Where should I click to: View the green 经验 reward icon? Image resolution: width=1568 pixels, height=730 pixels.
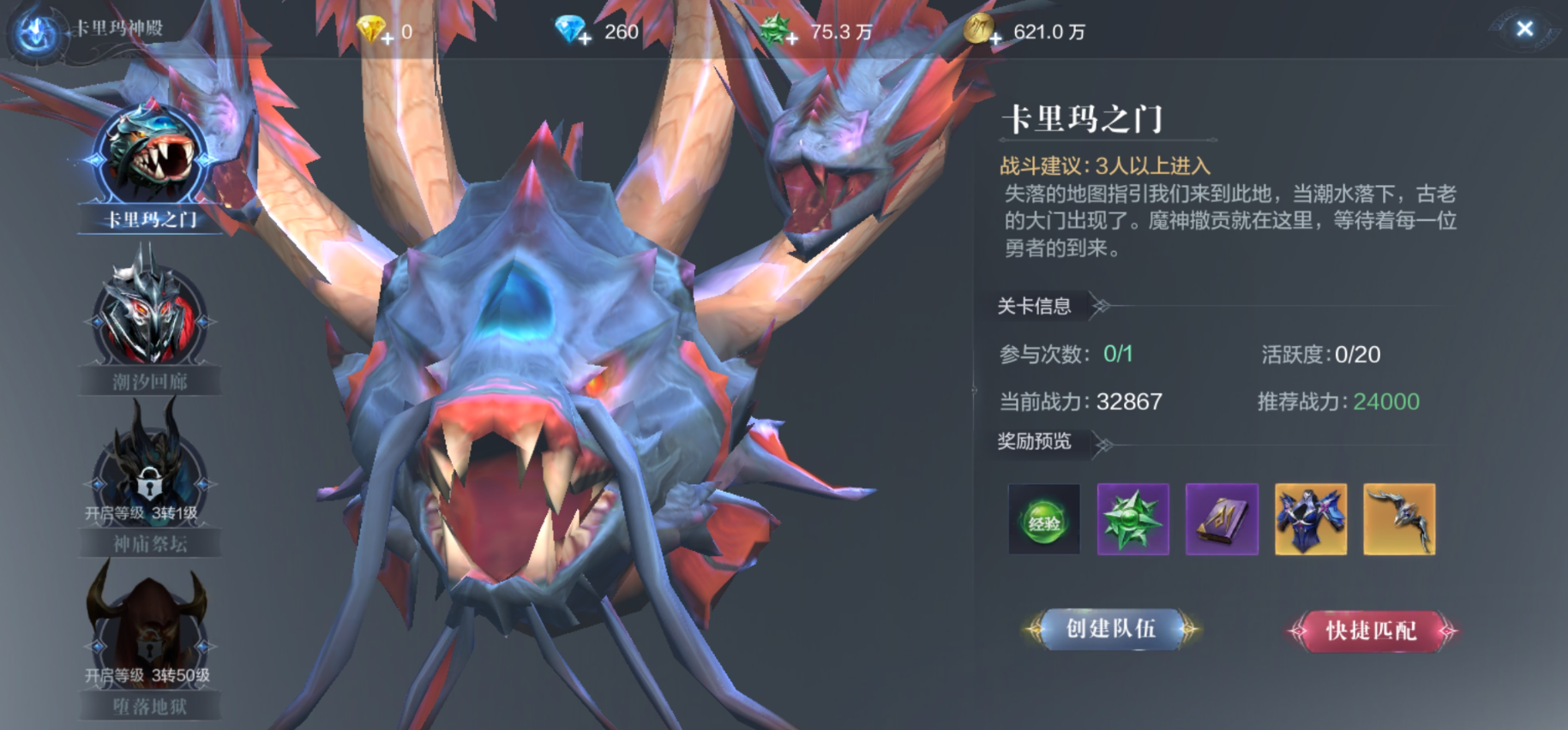pyautogui.click(x=1044, y=519)
